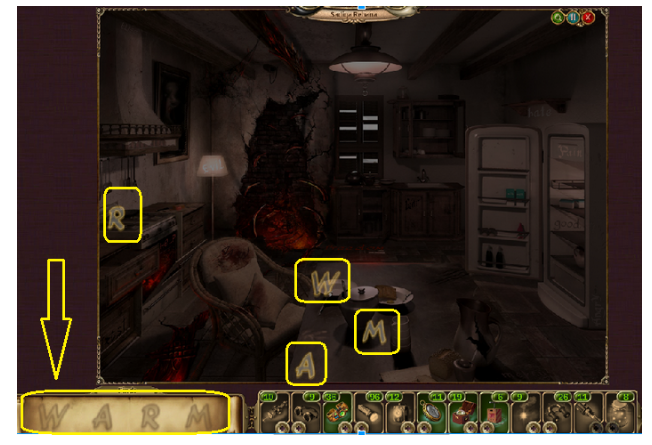Close the game with the red X button
The image size is (652, 445).
(x=588, y=17)
